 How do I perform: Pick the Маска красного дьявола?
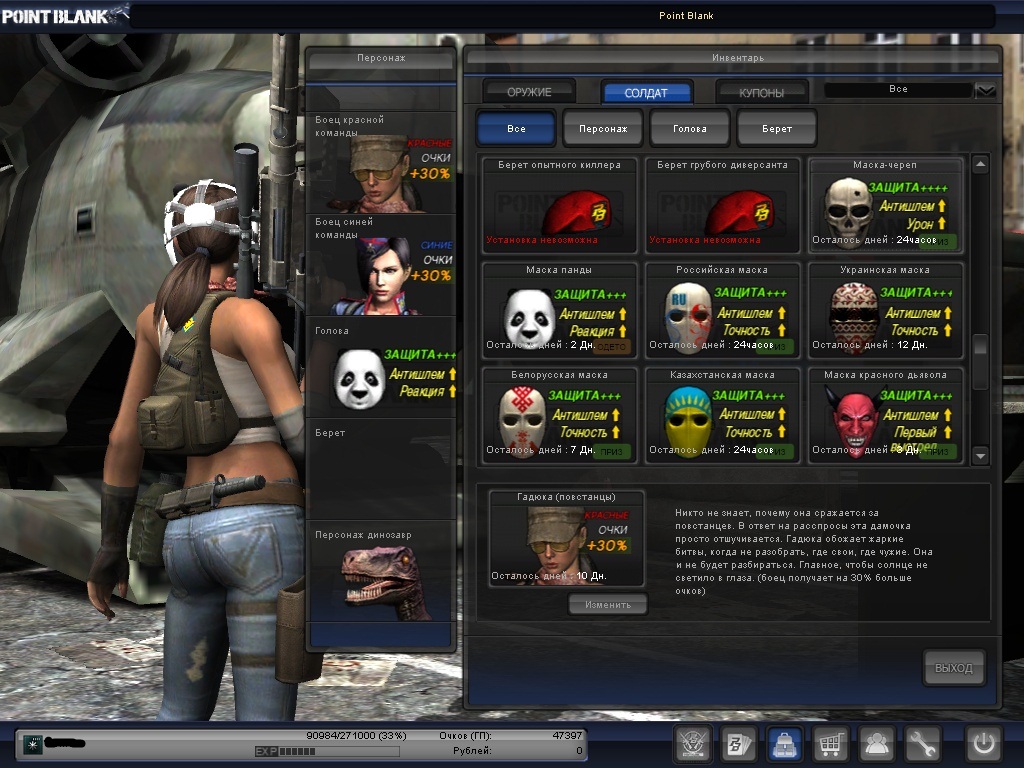[x=885, y=415]
